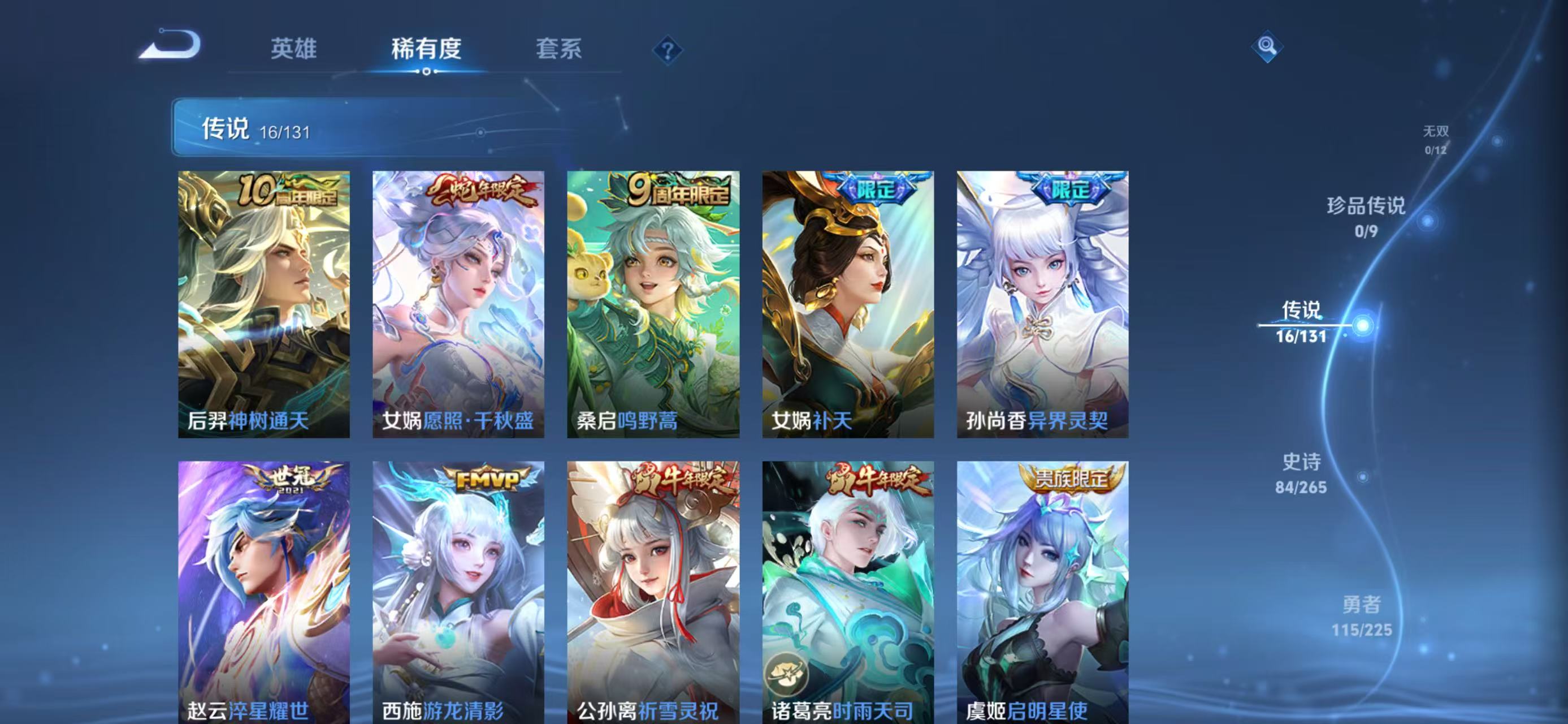The height and width of the screenshot is (724, 1568).
Task: Pick the 桑启 鸣野蒿 skin card
Action: 653,304
